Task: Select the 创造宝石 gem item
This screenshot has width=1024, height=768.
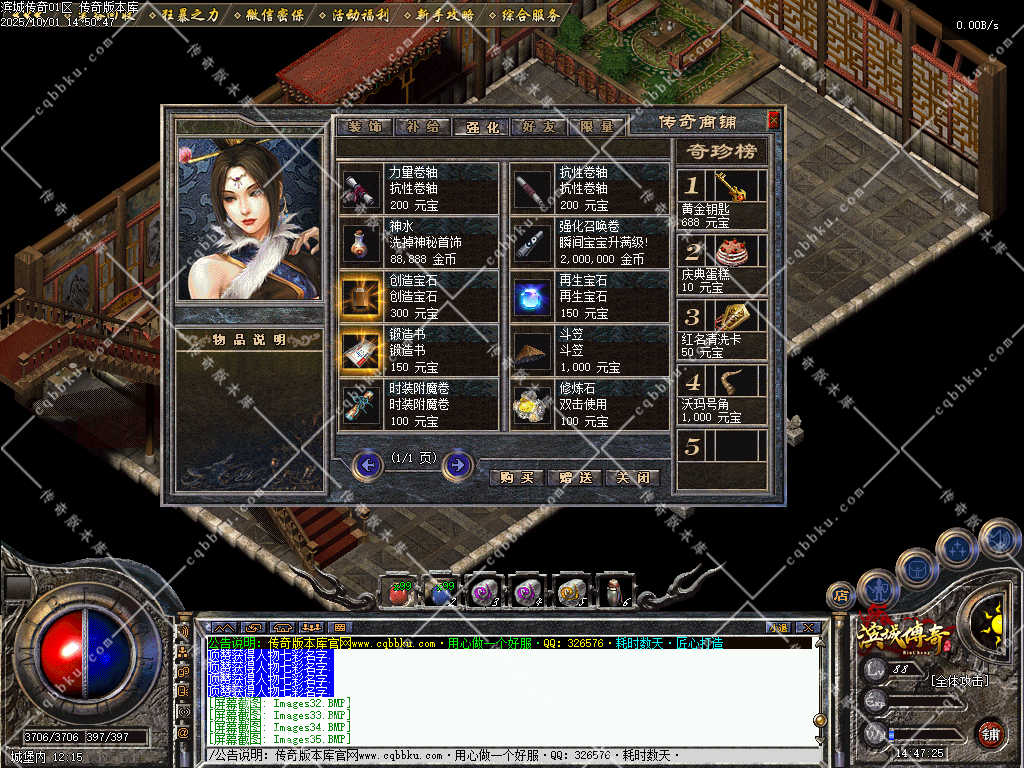Action: coord(356,297)
